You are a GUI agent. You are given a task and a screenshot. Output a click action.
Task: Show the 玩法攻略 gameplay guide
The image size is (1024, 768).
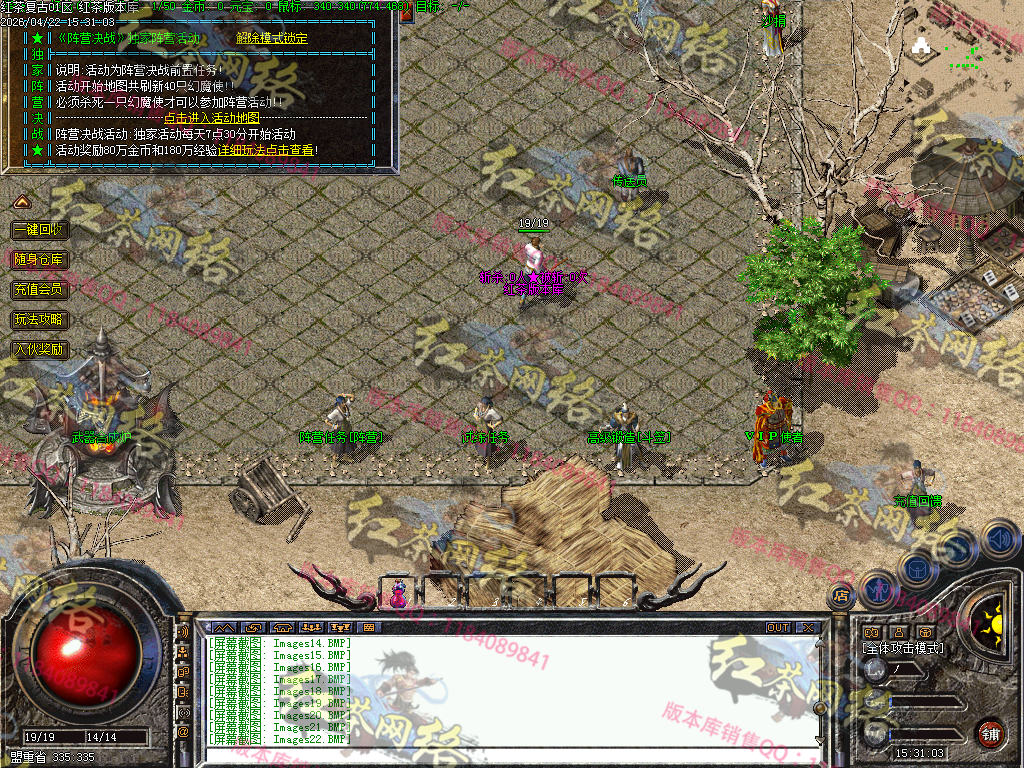tap(39, 320)
